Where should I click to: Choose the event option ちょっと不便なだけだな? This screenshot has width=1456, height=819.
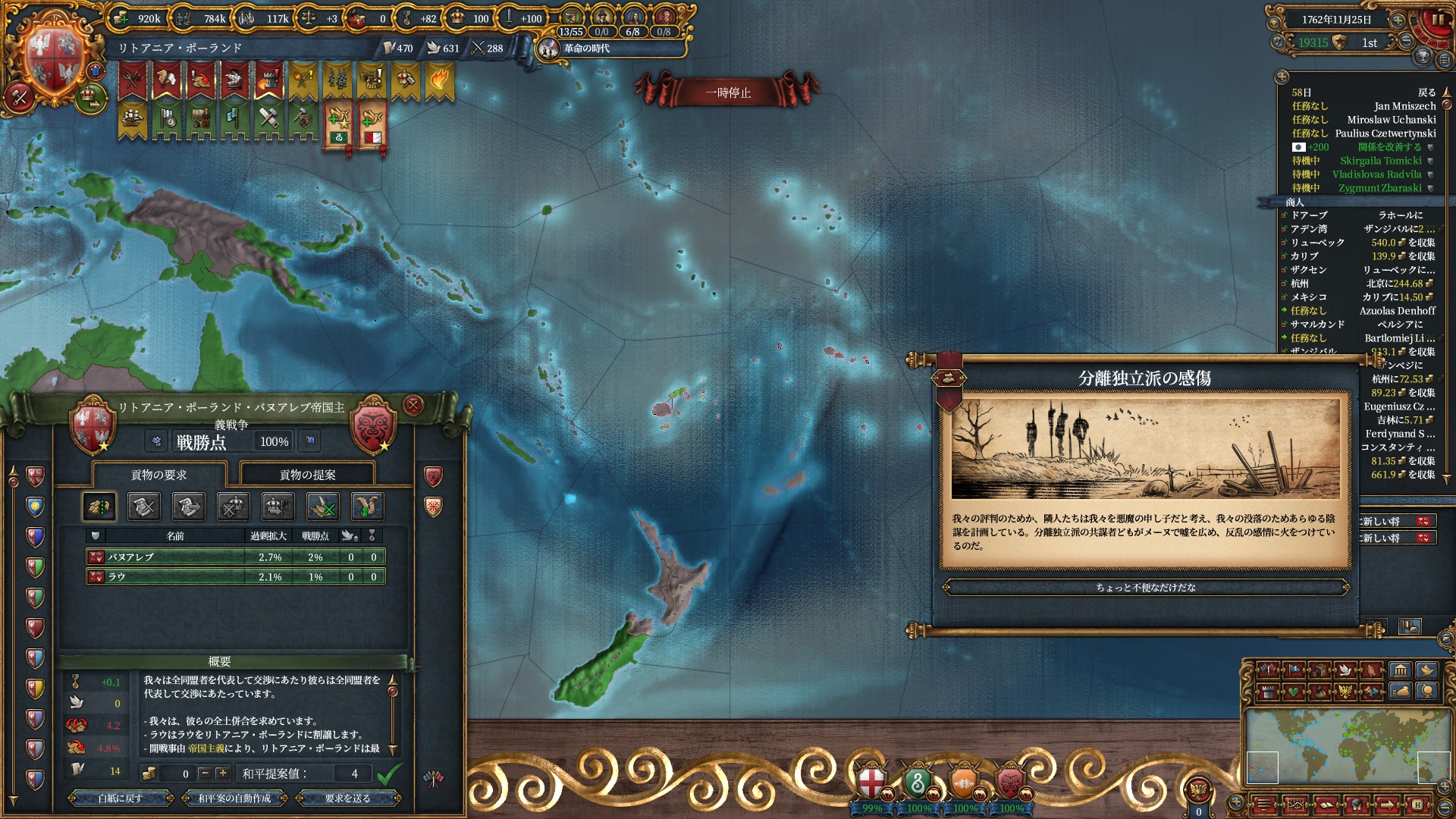1145,588
